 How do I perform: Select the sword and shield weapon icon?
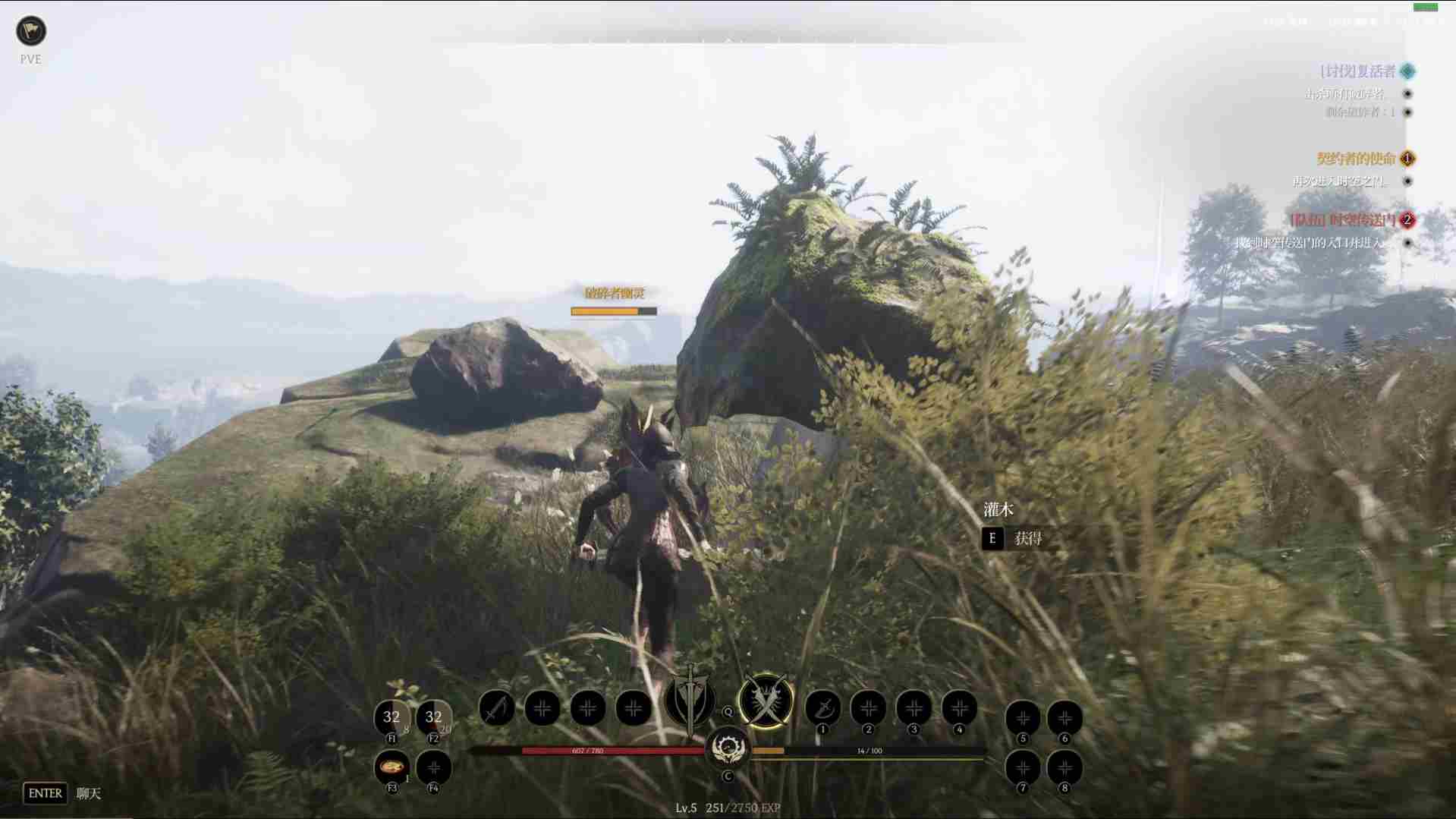[x=690, y=700]
